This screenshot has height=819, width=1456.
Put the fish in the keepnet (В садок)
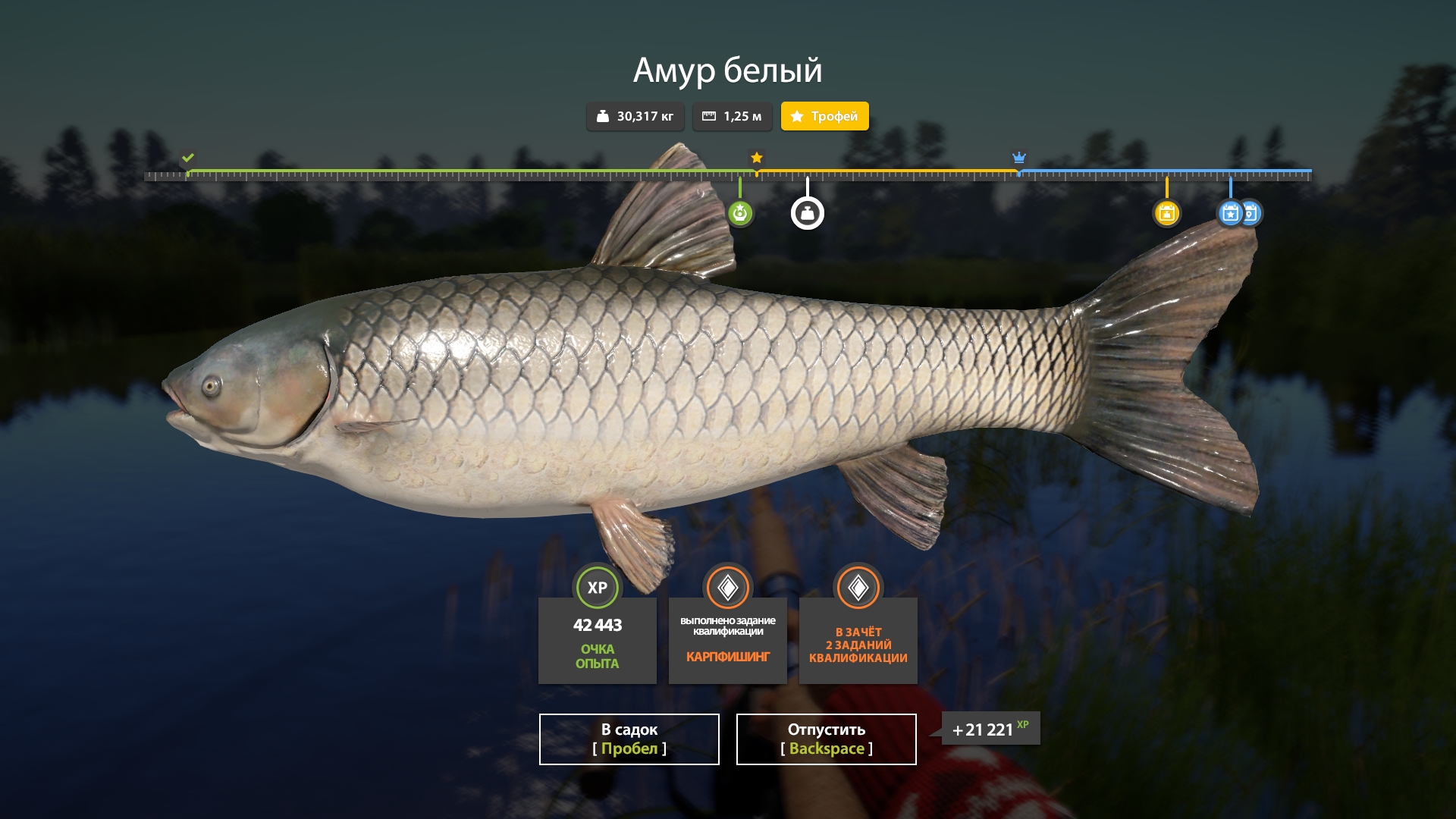tap(629, 739)
